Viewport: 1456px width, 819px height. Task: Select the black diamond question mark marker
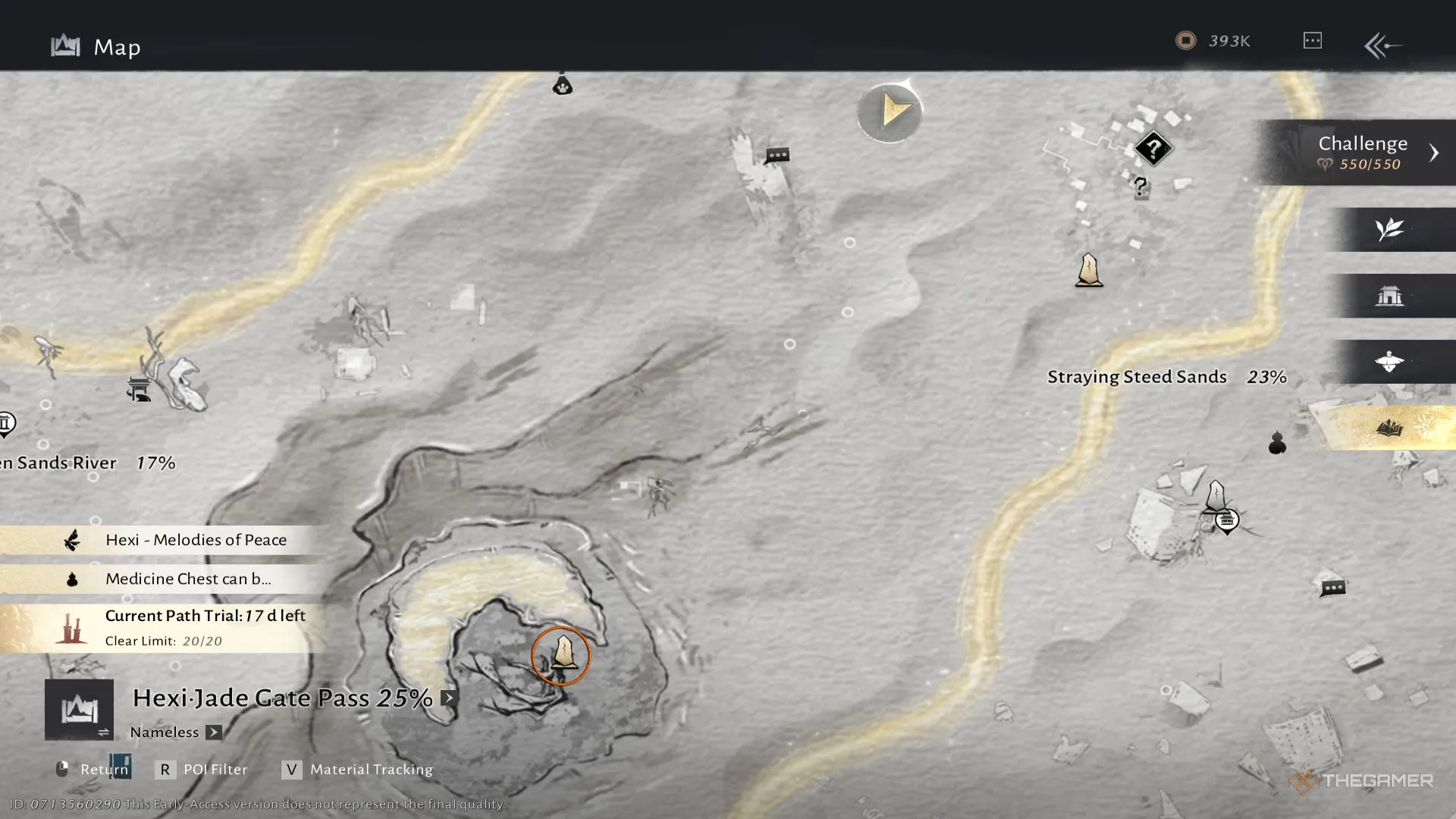1153,149
